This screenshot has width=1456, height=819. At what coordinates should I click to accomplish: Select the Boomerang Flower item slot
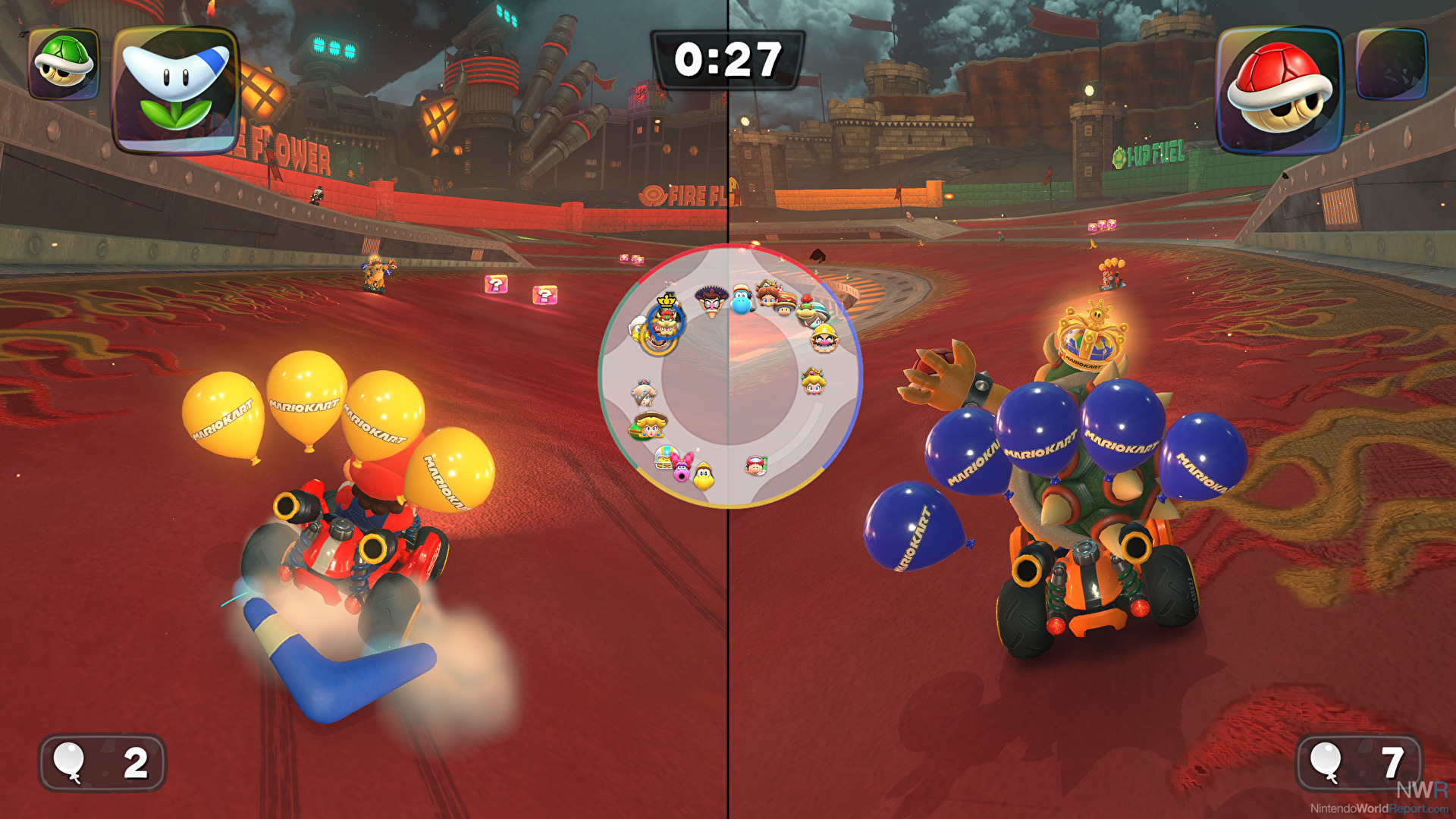tap(176, 89)
